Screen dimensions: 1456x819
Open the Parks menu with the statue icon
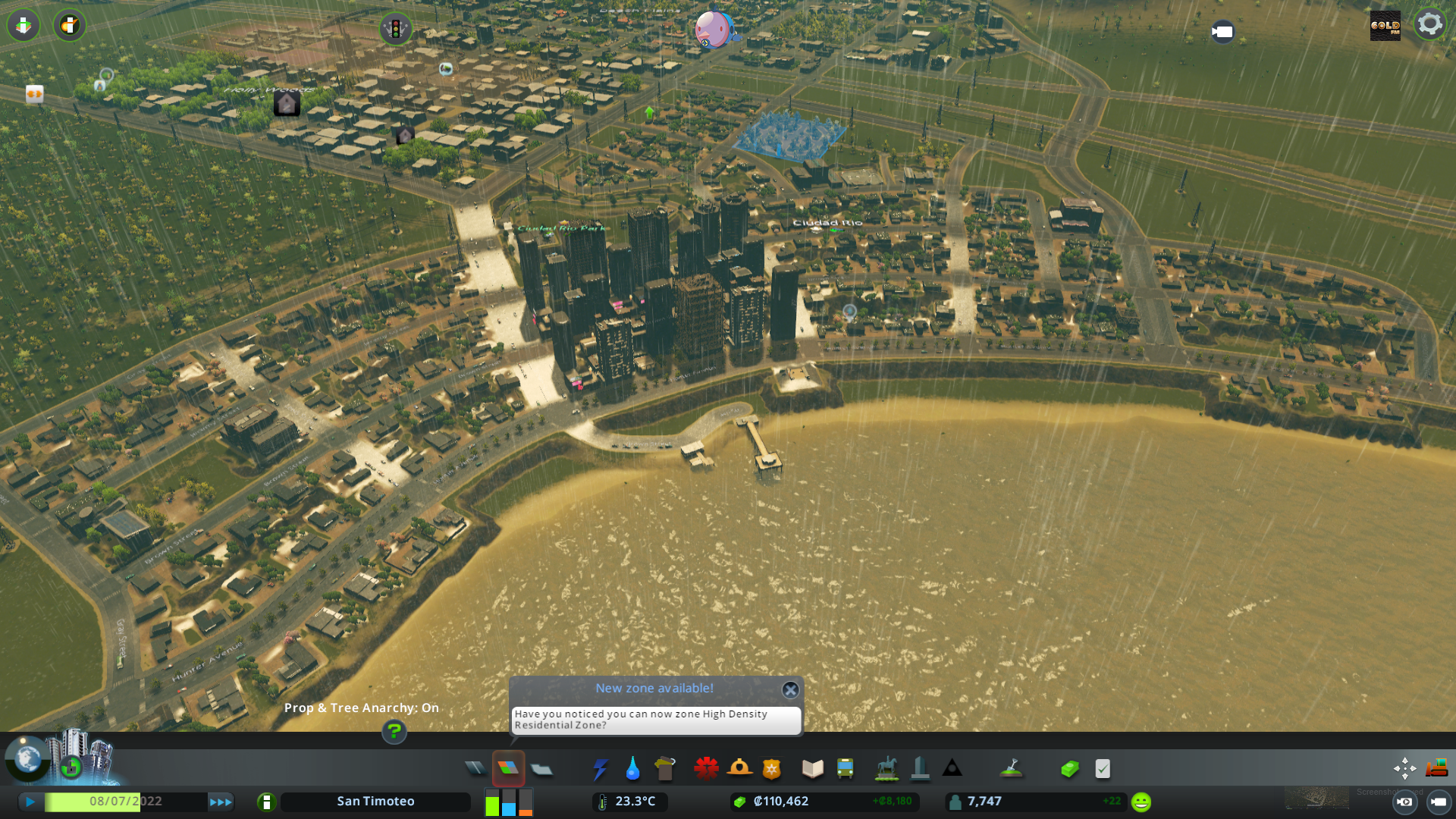click(886, 768)
